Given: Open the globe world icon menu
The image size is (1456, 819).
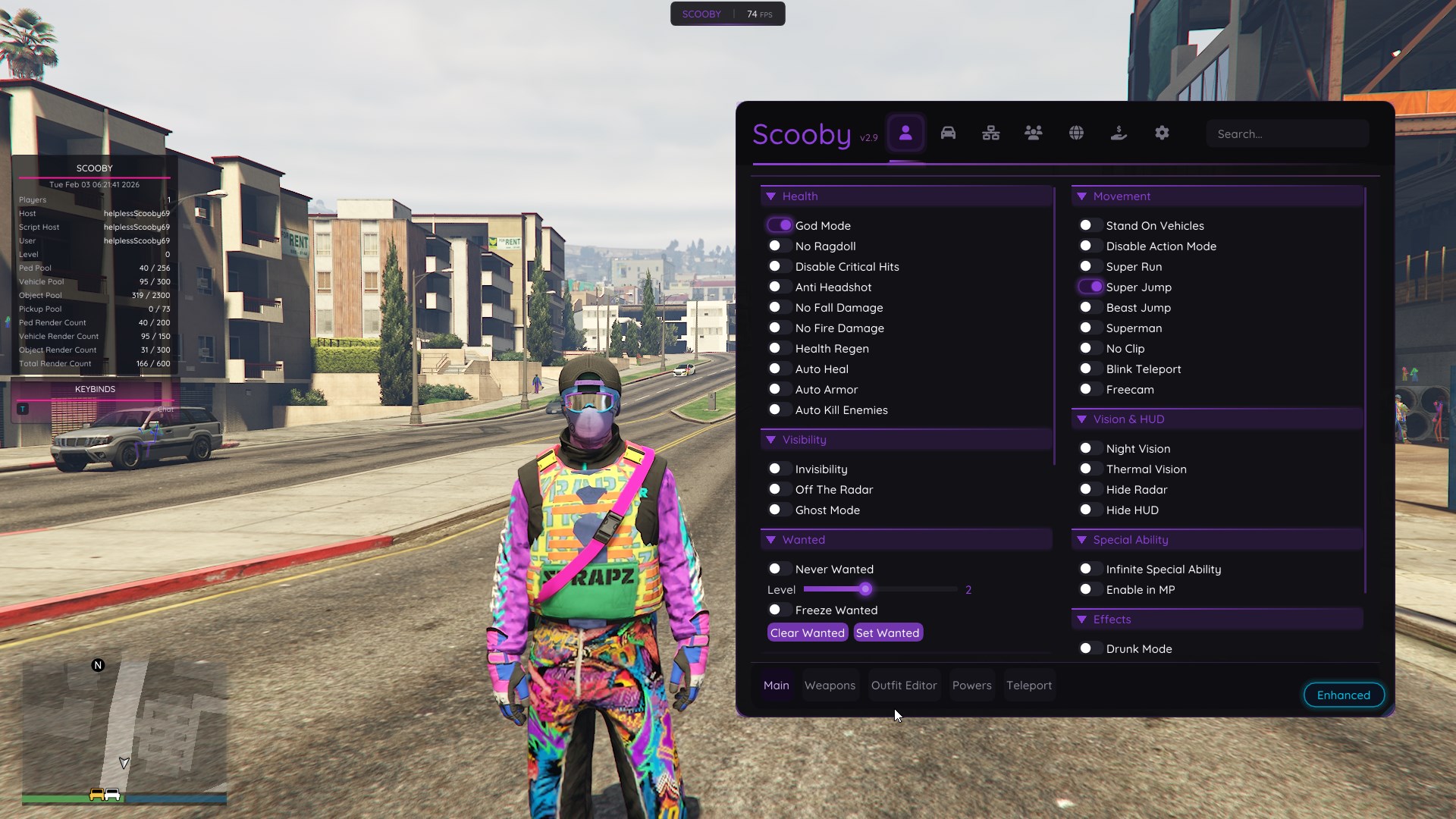Looking at the screenshot, I should point(1077,133).
